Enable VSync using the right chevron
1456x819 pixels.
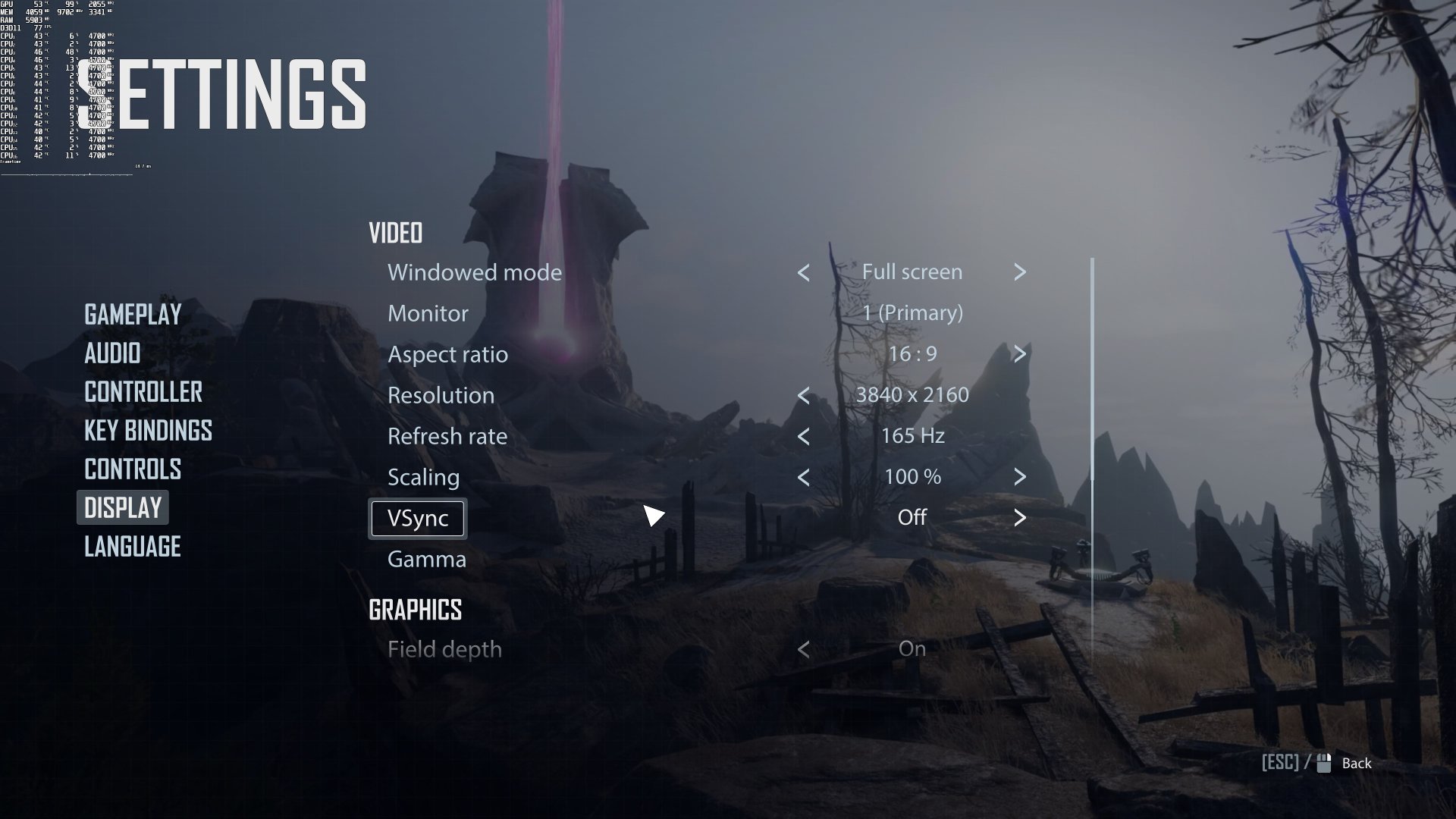coord(1020,517)
